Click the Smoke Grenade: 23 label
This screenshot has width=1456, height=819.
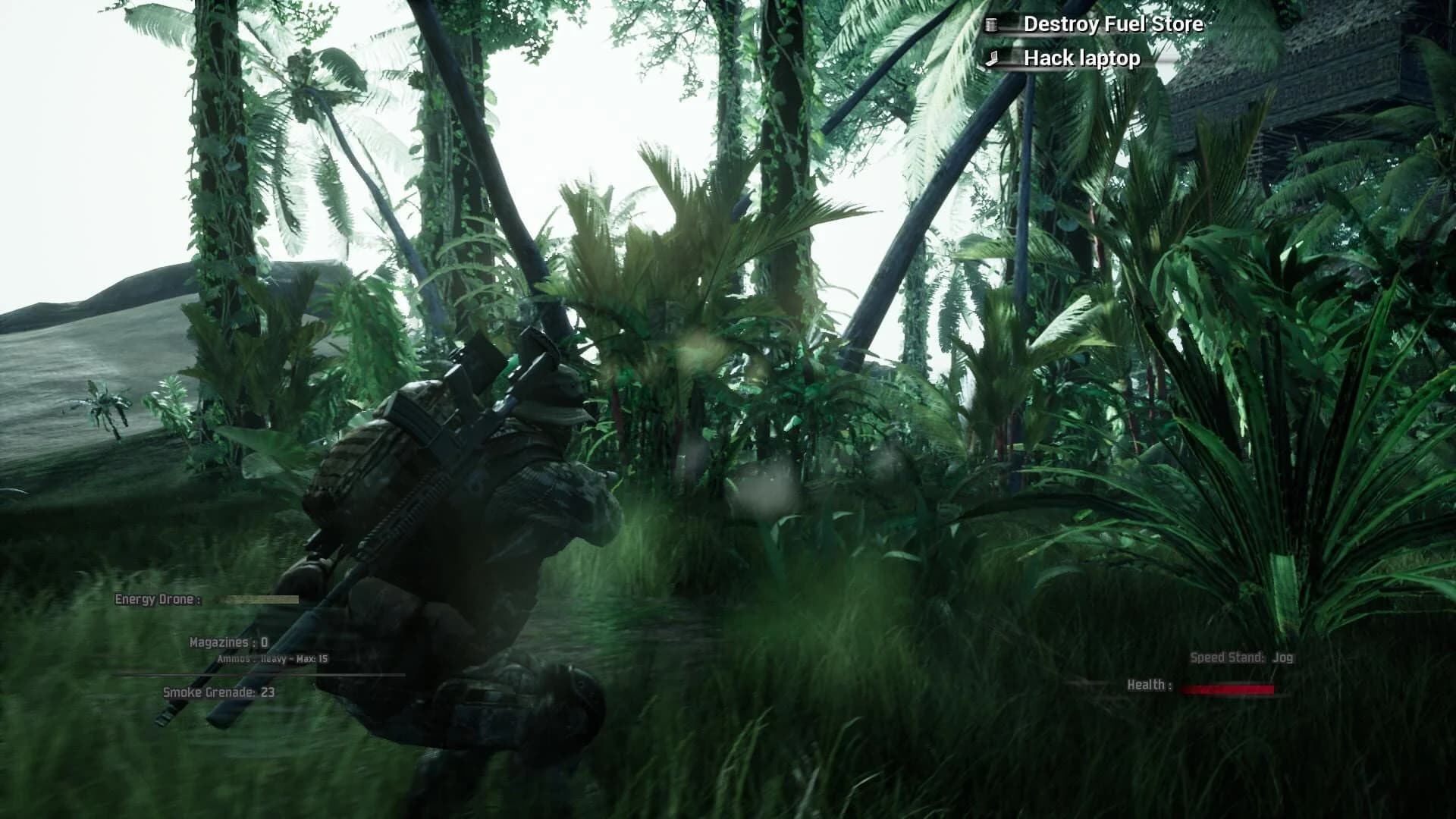tap(218, 692)
